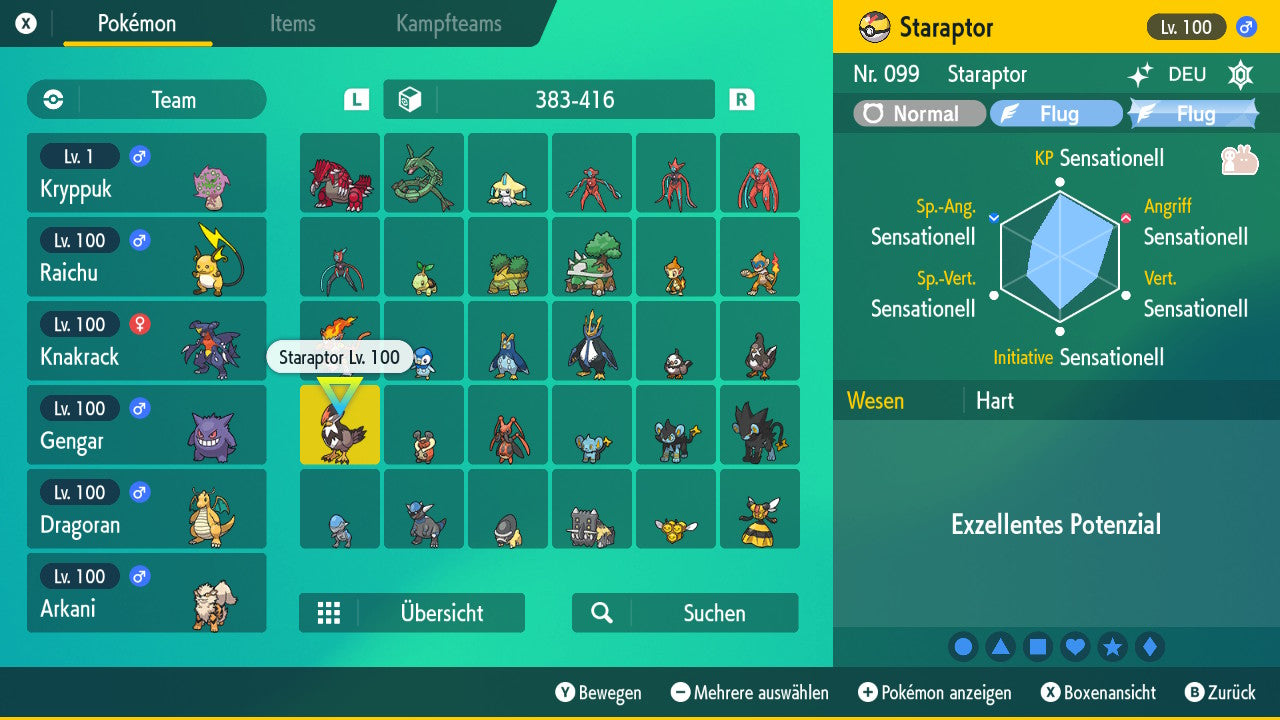Open the box selector showing 383-416
The height and width of the screenshot is (720, 1280).
click(548, 99)
